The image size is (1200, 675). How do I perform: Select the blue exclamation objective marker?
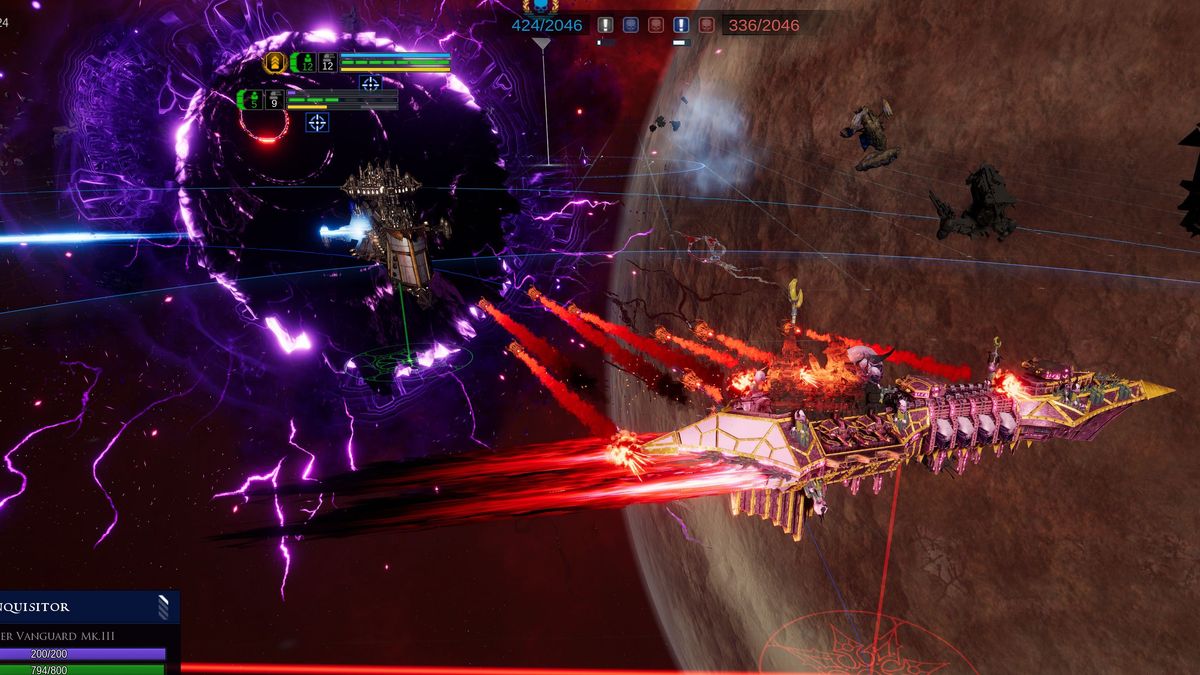[x=681, y=25]
